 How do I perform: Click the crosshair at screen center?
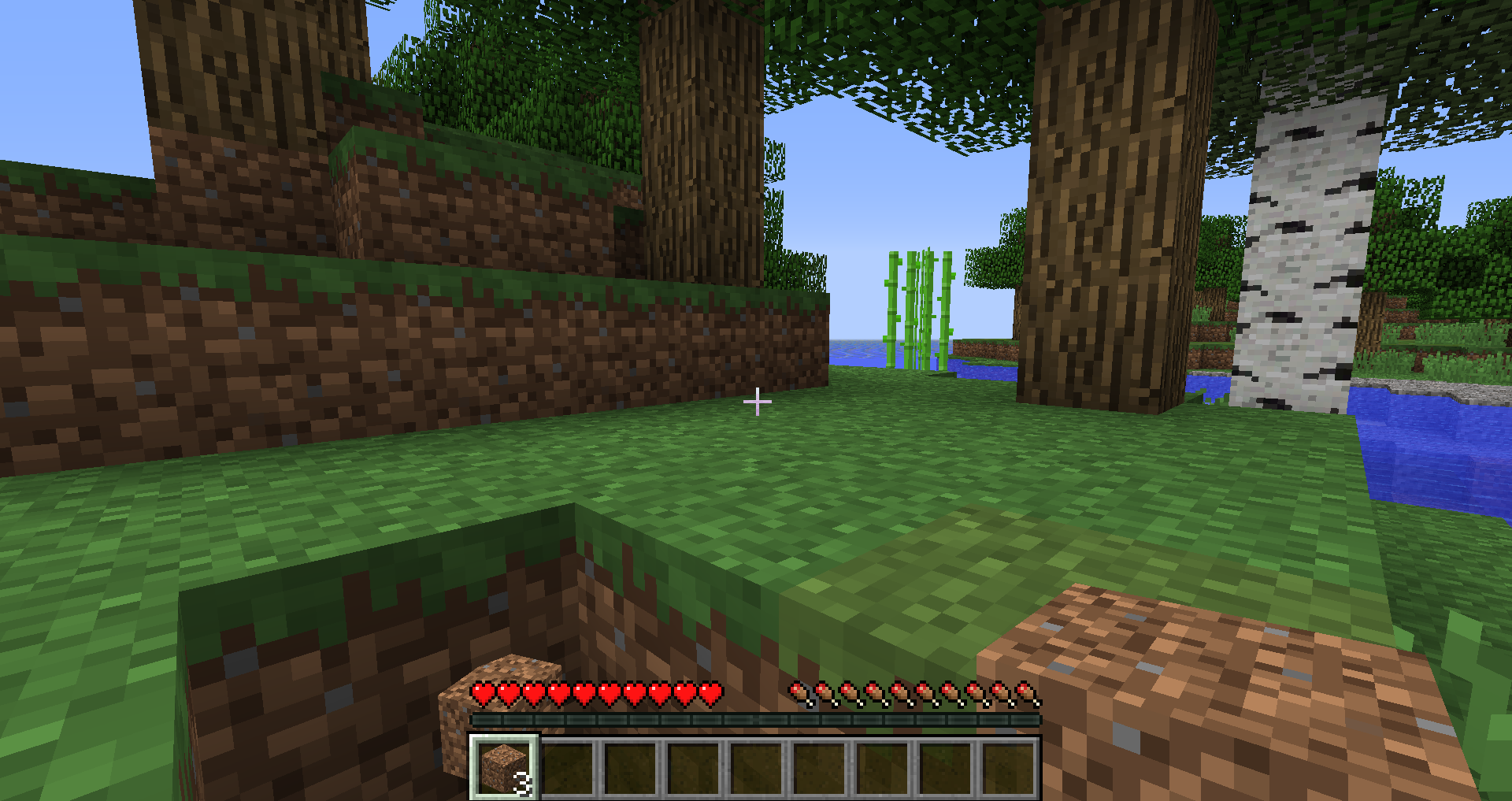[758, 401]
